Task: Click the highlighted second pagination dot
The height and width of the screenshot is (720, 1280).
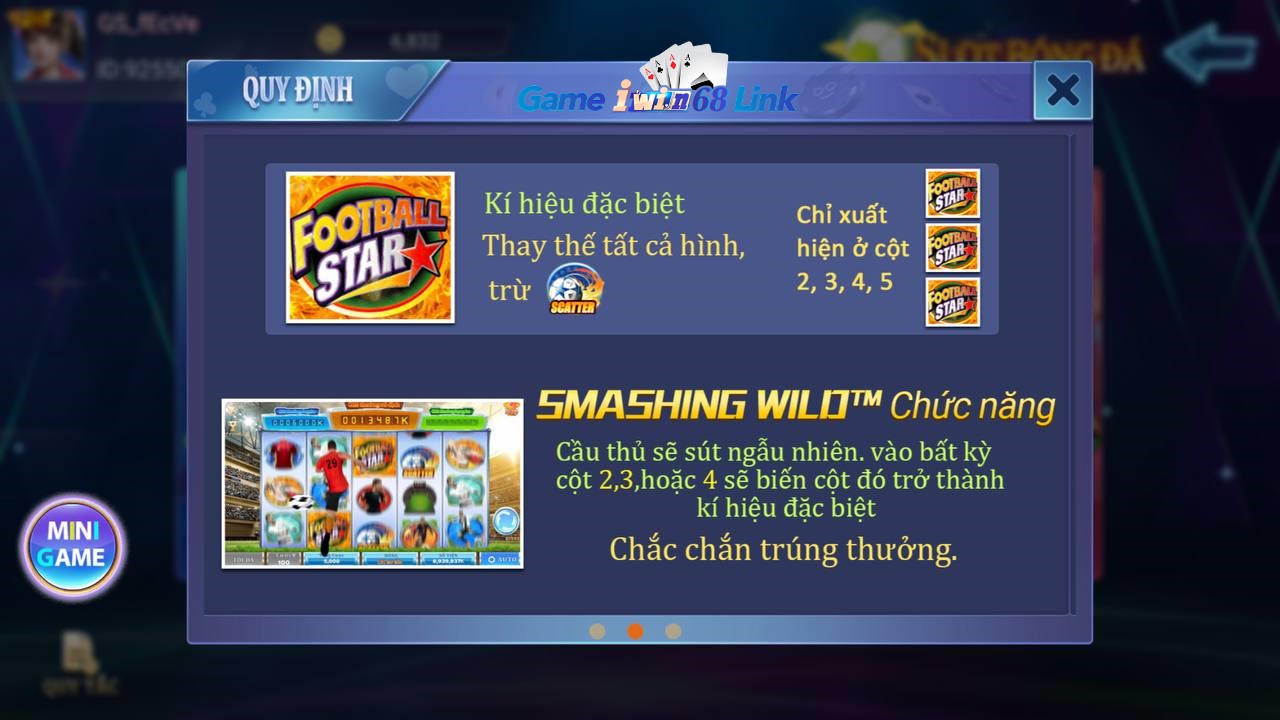Action: pyautogui.click(x=636, y=632)
